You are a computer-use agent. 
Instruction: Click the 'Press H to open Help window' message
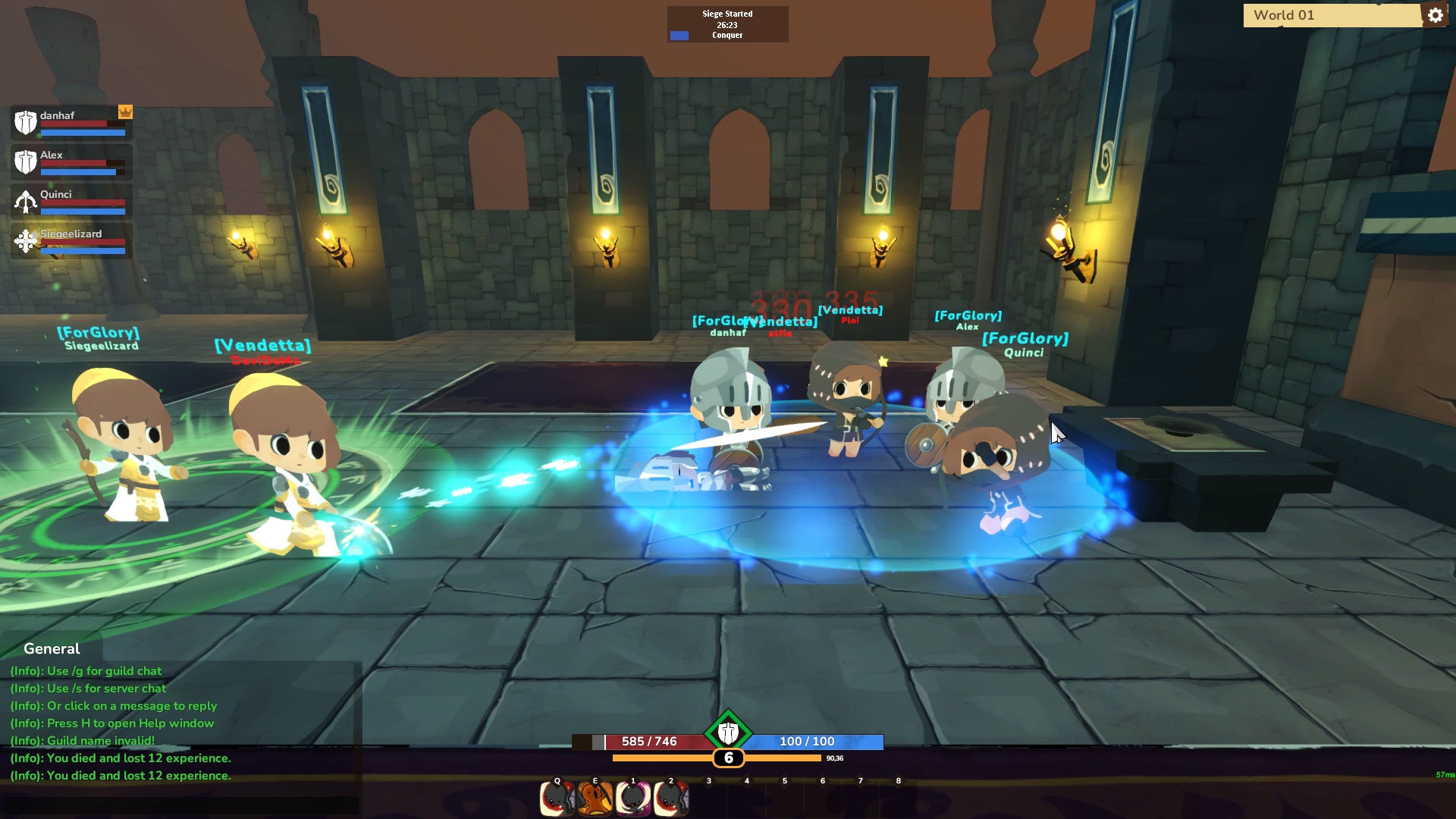click(x=112, y=723)
